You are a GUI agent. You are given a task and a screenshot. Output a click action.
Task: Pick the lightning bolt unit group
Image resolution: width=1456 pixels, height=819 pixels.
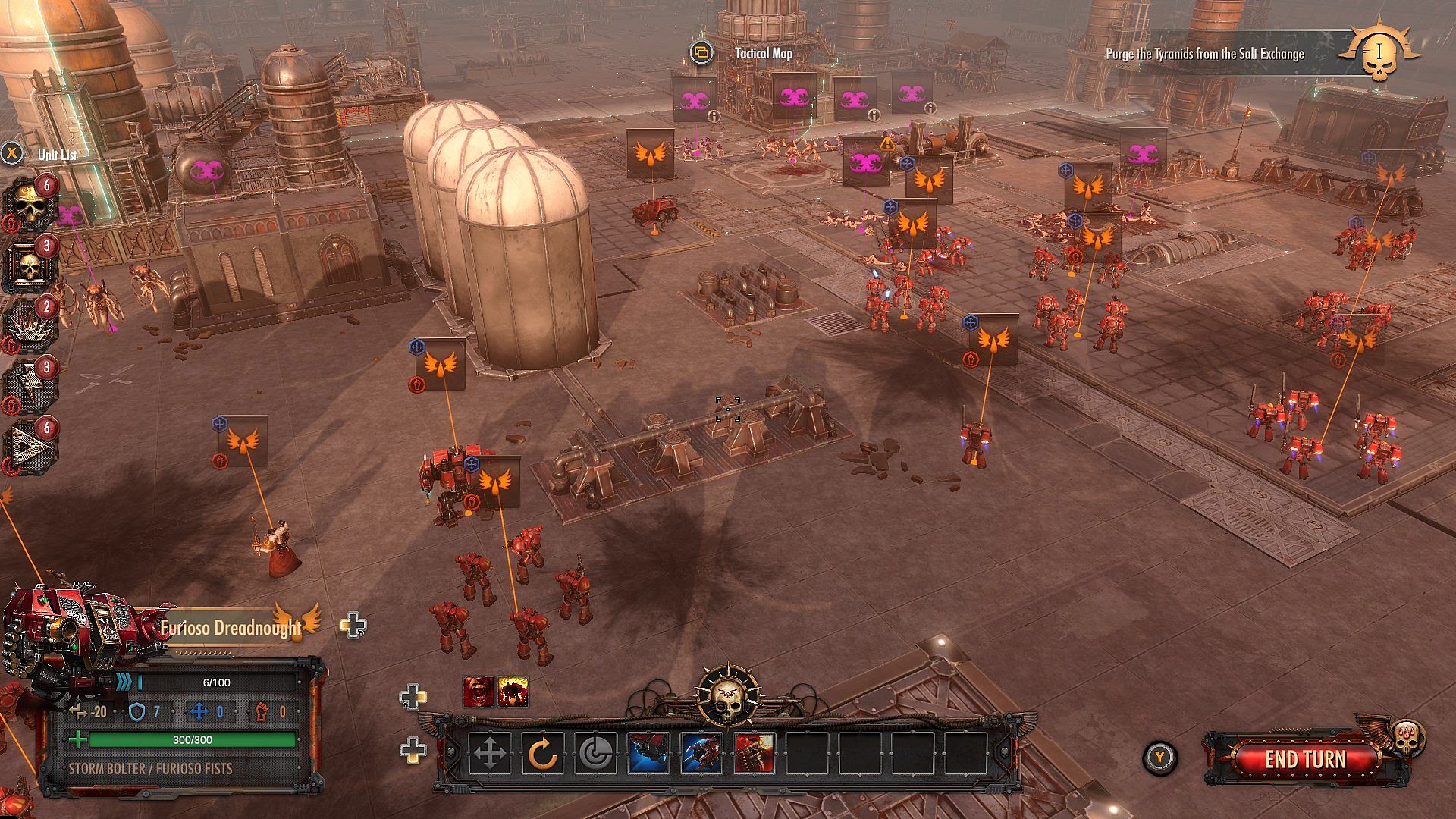(x=30, y=387)
